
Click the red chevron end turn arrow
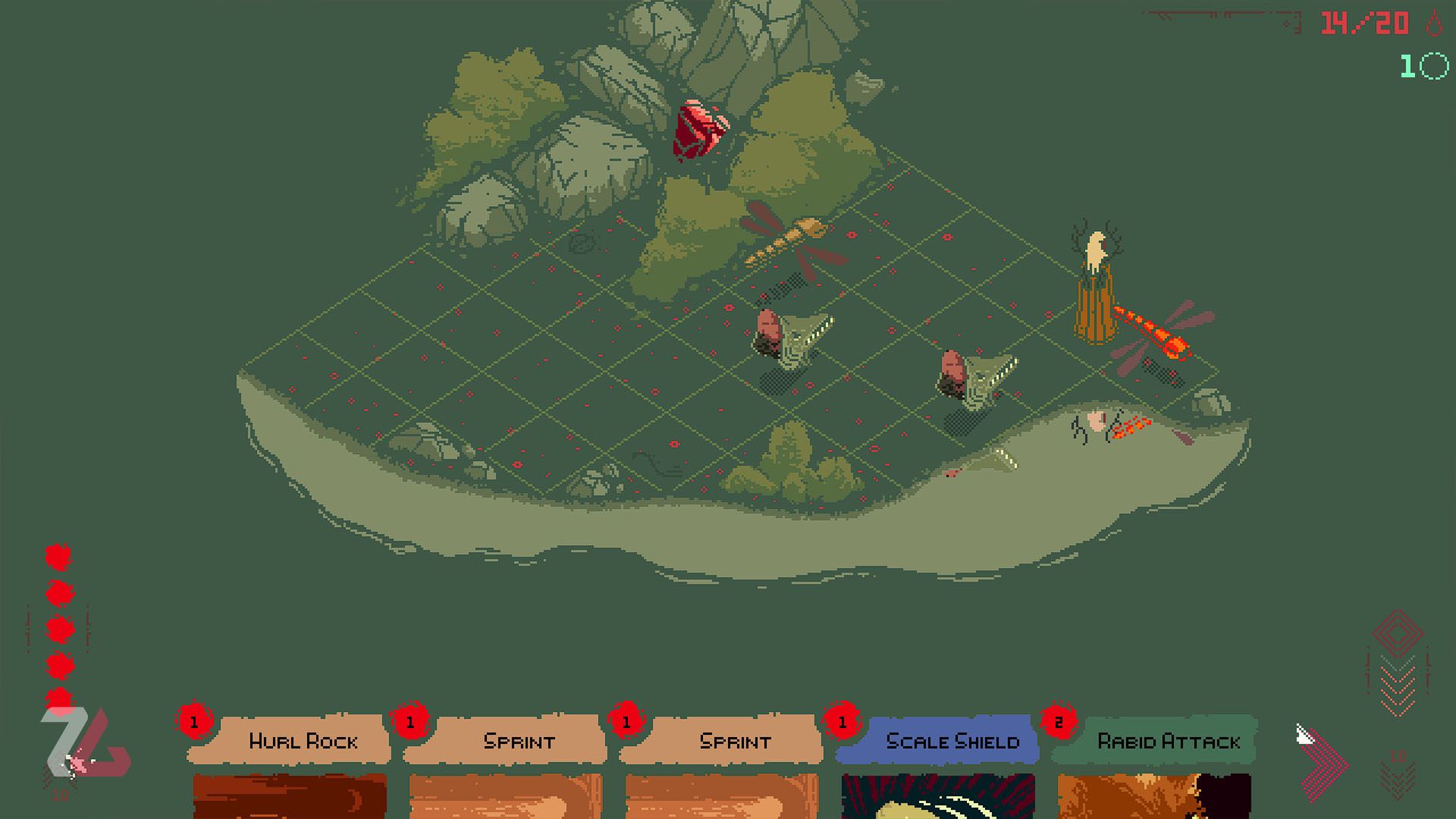pyautogui.click(x=1326, y=764)
